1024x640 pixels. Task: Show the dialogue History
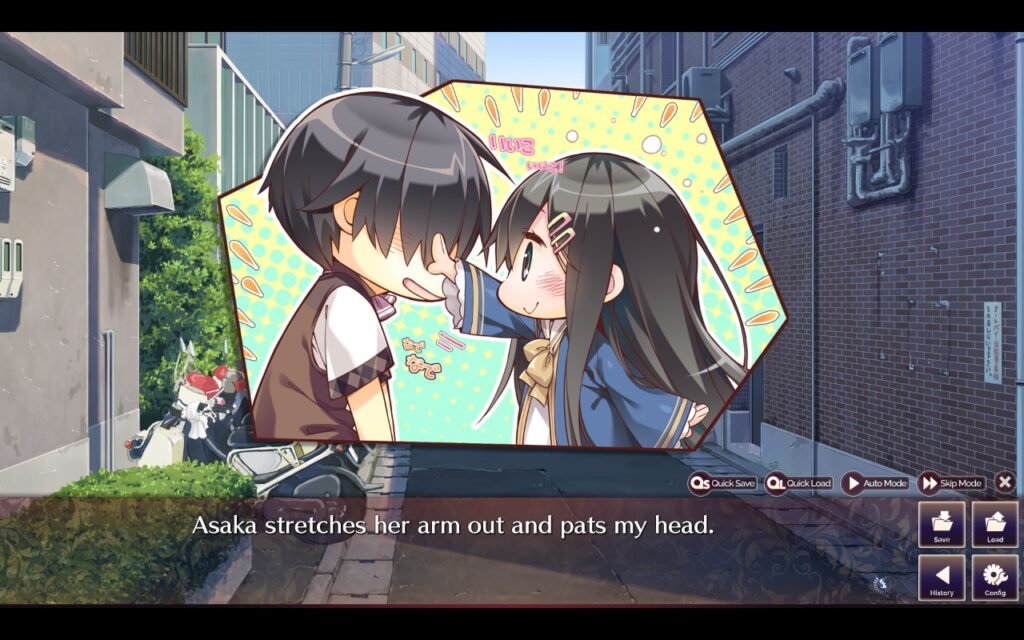[x=941, y=578]
